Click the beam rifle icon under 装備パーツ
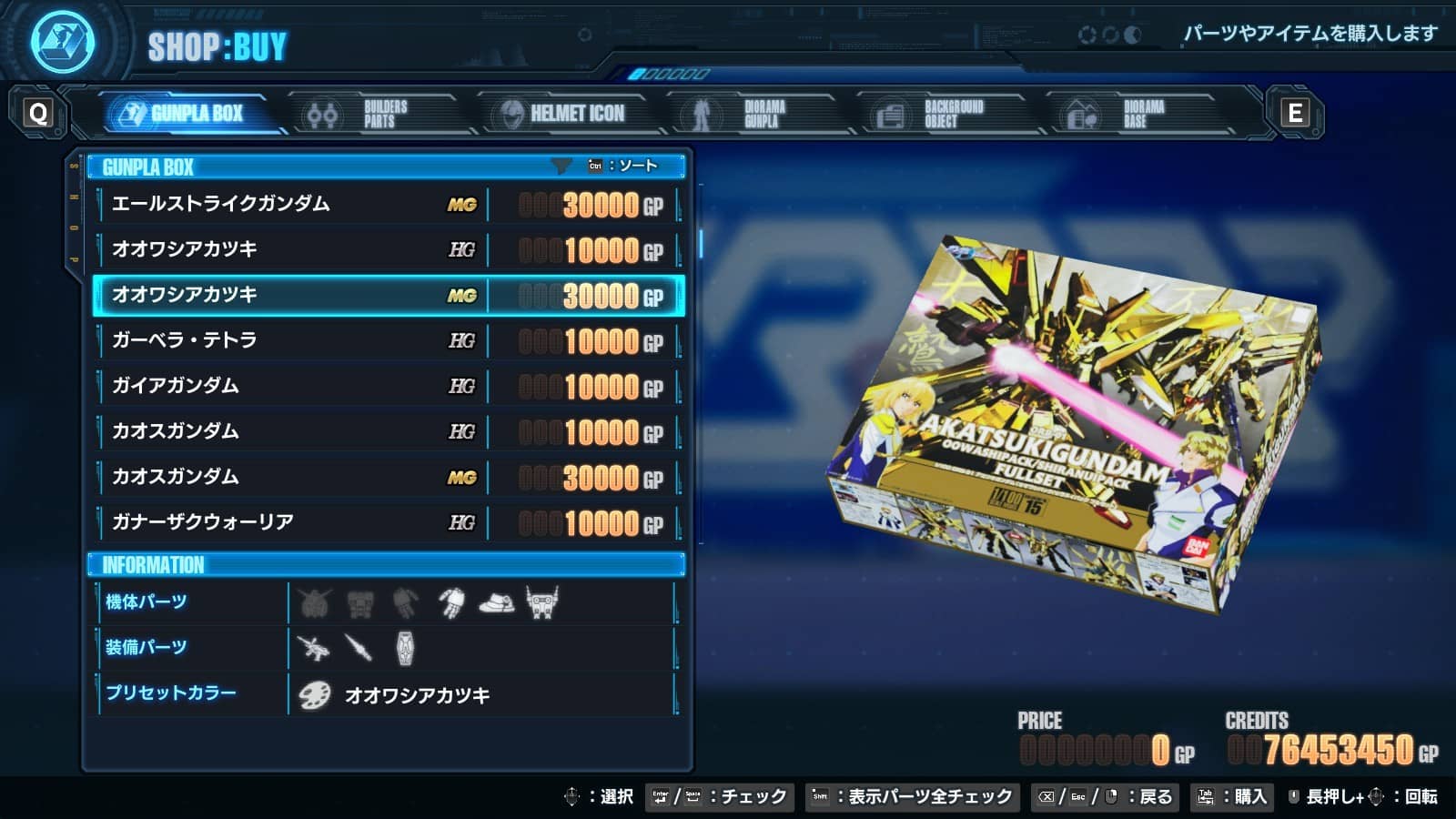1456x819 pixels. coord(313,648)
